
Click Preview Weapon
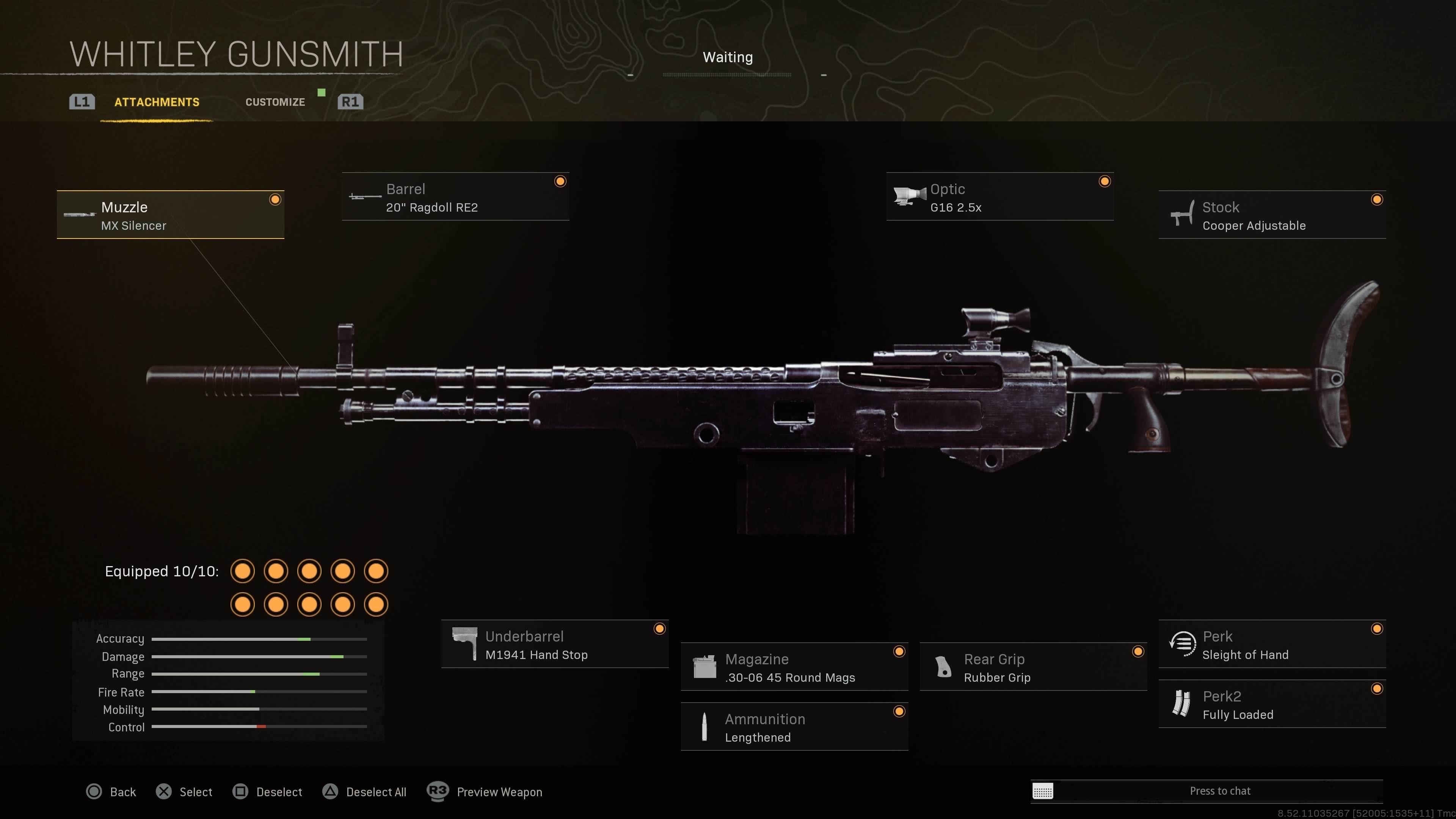[499, 792]
